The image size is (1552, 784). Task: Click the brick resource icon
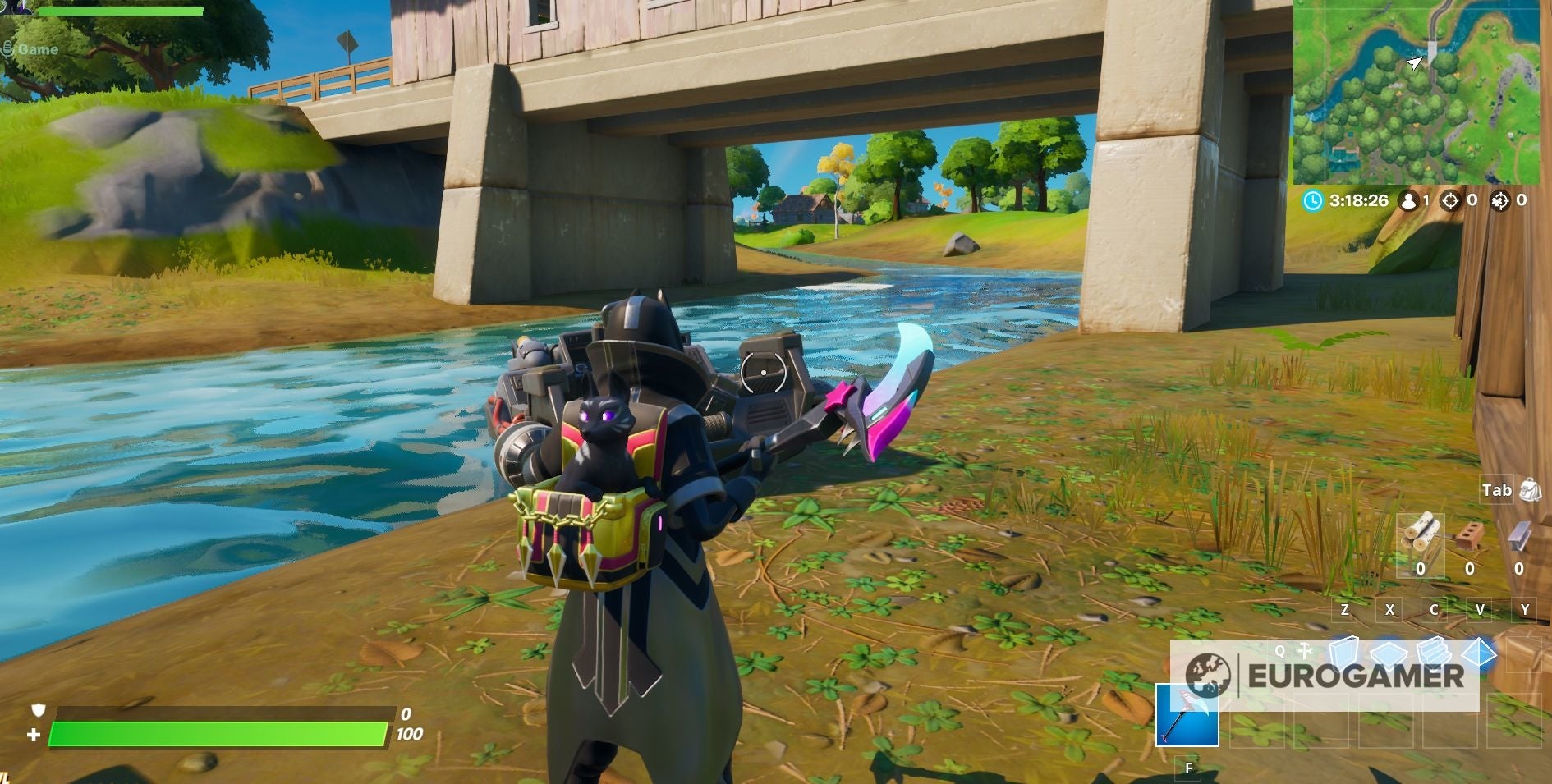tap(1468, 535)
